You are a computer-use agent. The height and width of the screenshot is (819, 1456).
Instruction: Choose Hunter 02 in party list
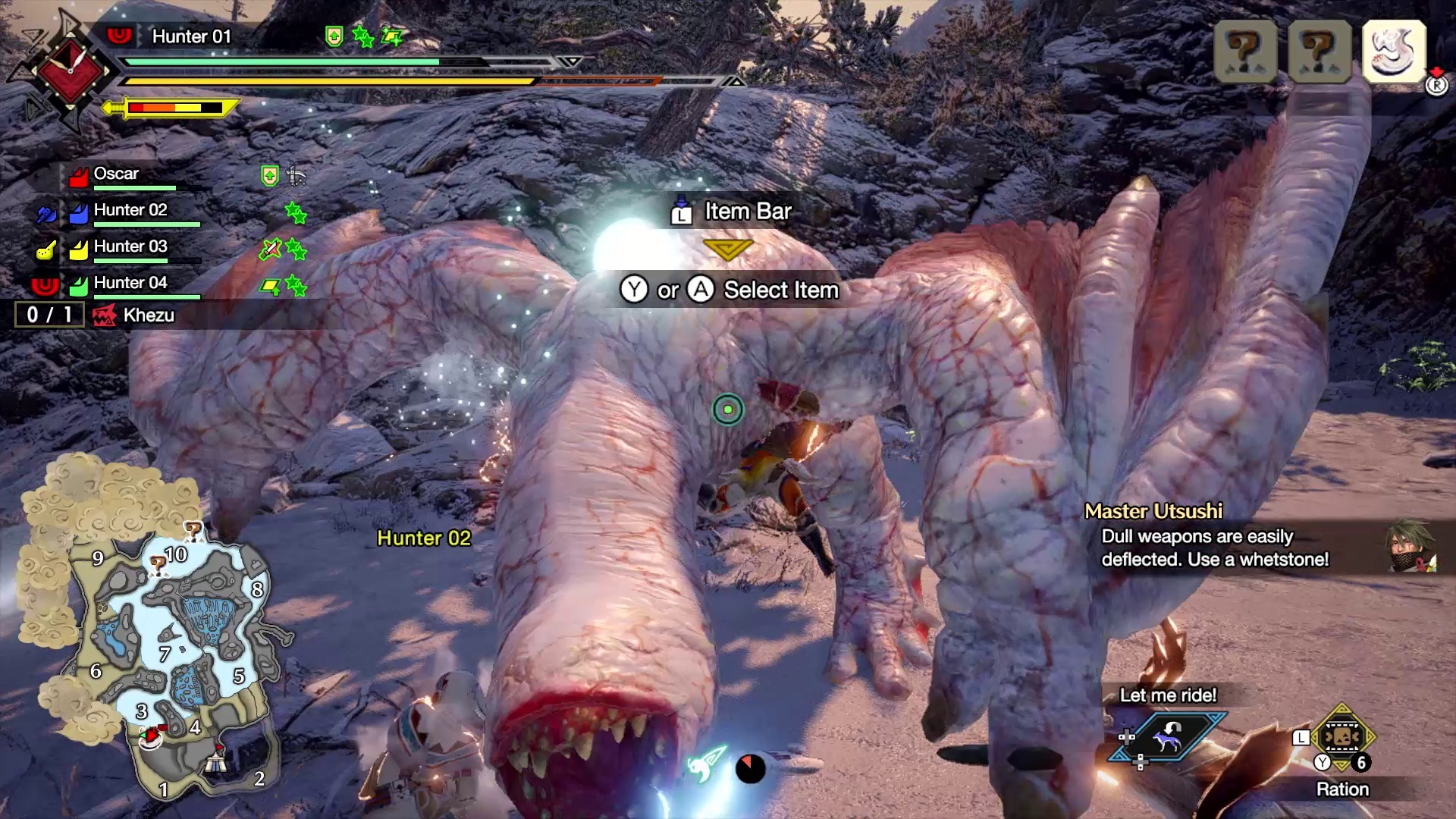pos(130,211)
